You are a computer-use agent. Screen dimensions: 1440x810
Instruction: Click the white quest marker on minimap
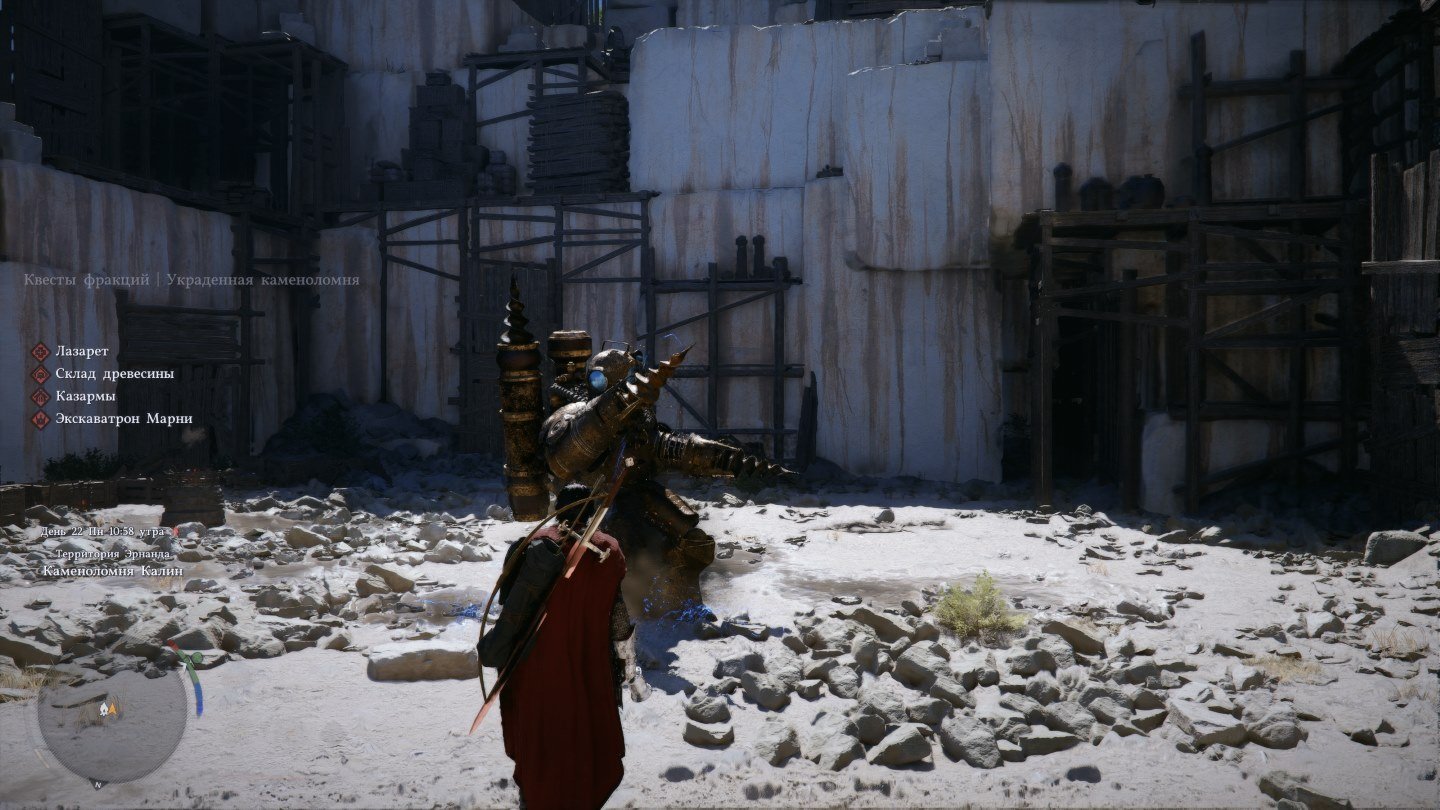104,708
